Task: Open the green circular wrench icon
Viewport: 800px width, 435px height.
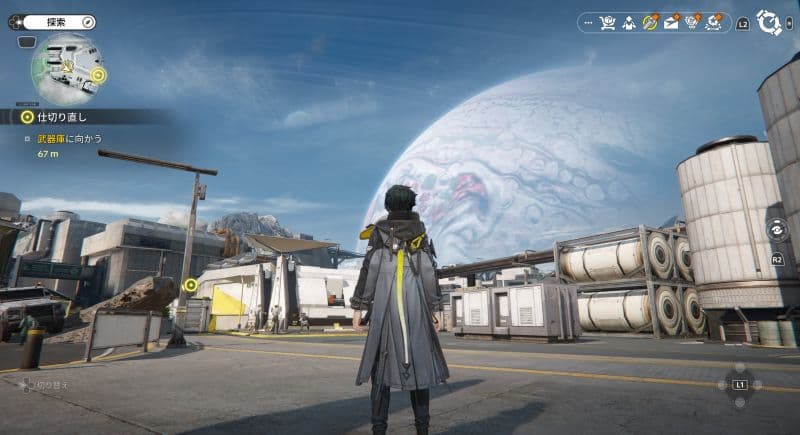Action: coord(650,22)
